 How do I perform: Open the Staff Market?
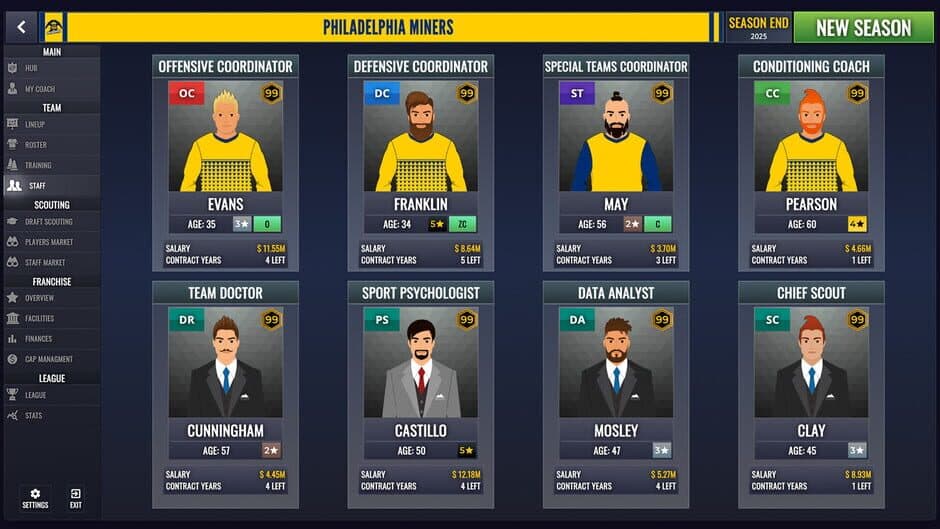50,262
